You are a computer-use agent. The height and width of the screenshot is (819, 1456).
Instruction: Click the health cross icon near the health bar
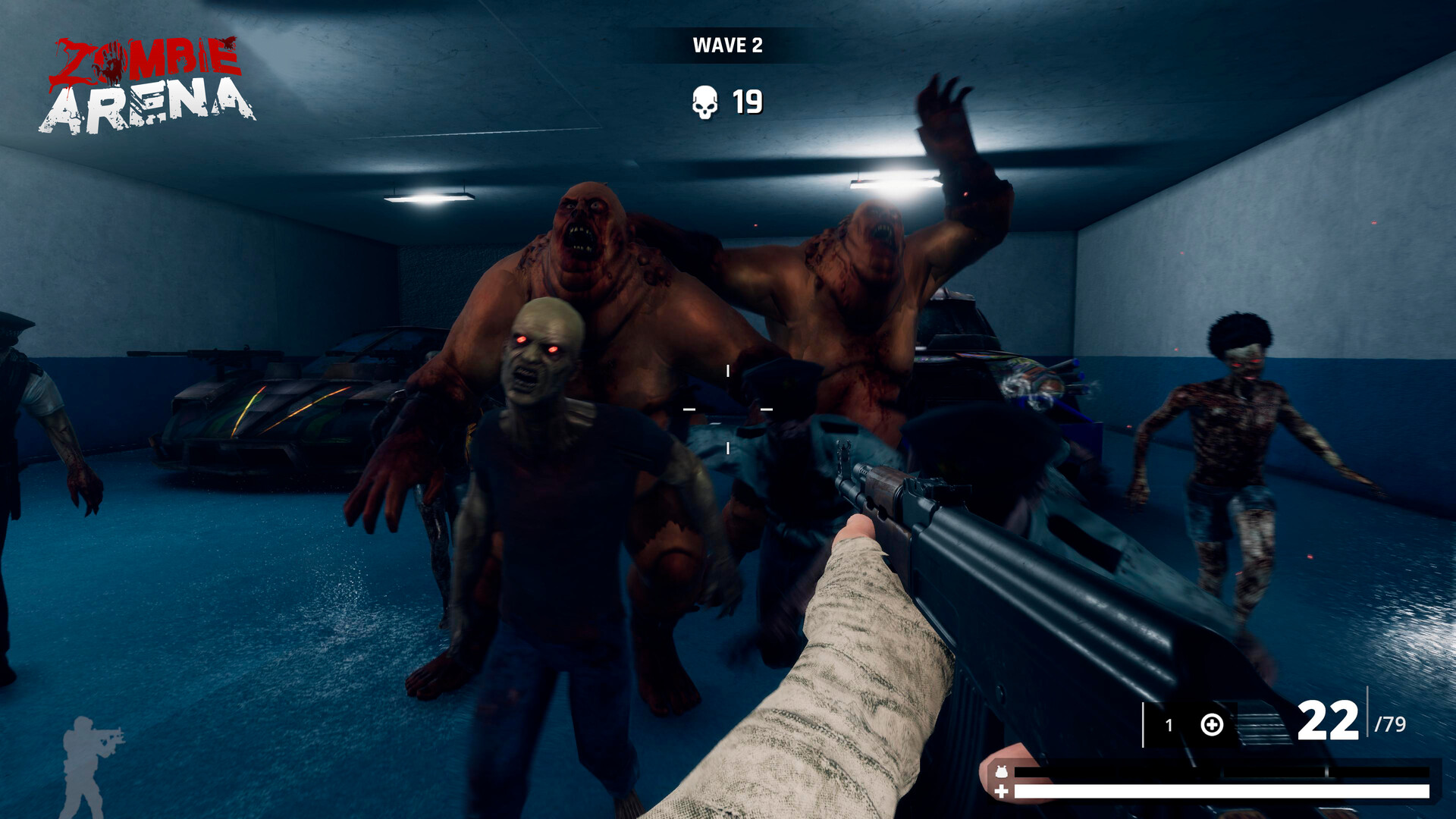pyautogui.click(x=1002, y=792)
